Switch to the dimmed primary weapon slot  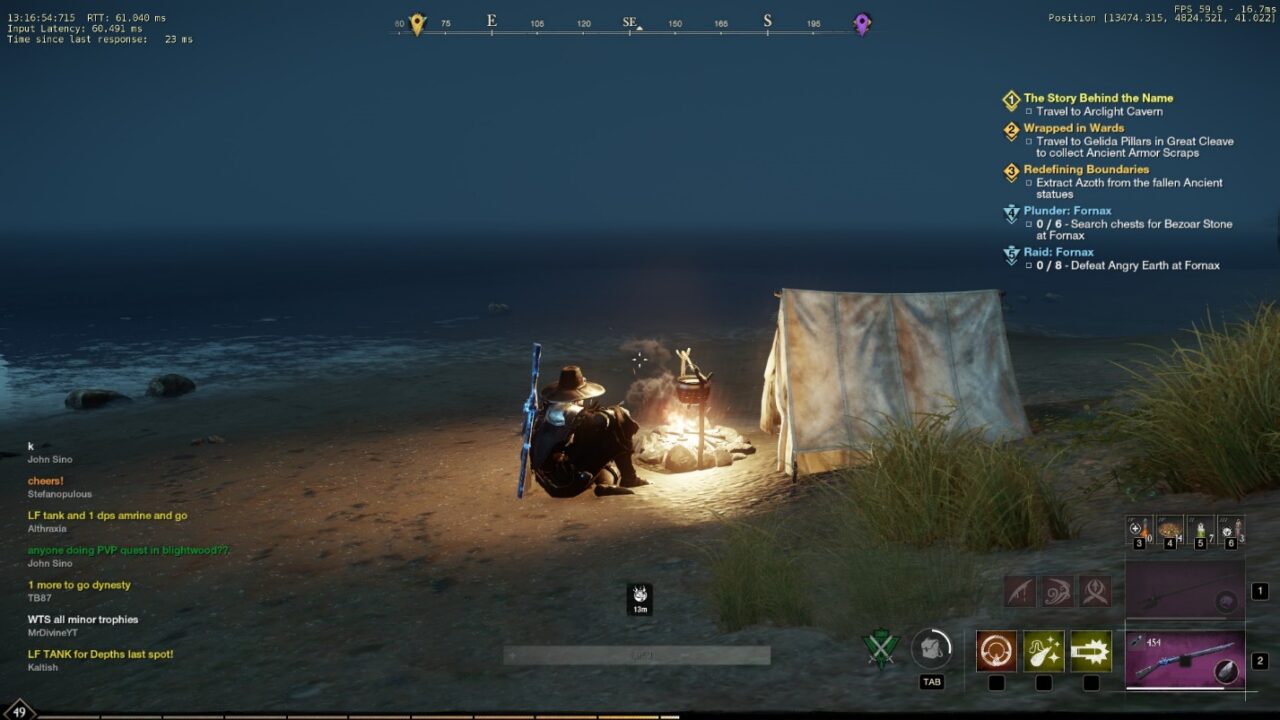point(1185,591)
